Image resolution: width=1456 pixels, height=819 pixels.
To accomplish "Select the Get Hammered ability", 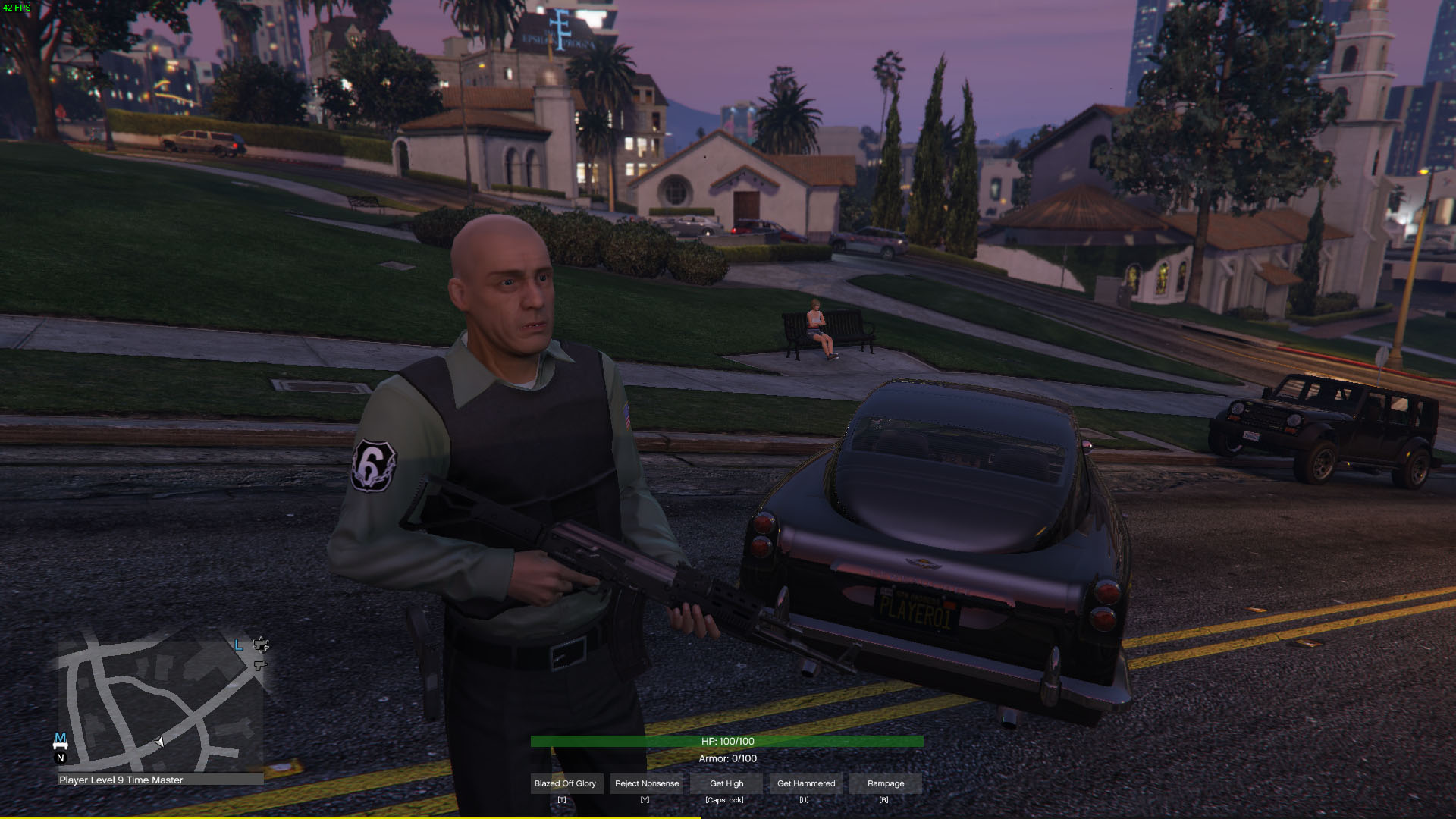I will point(806,783).
